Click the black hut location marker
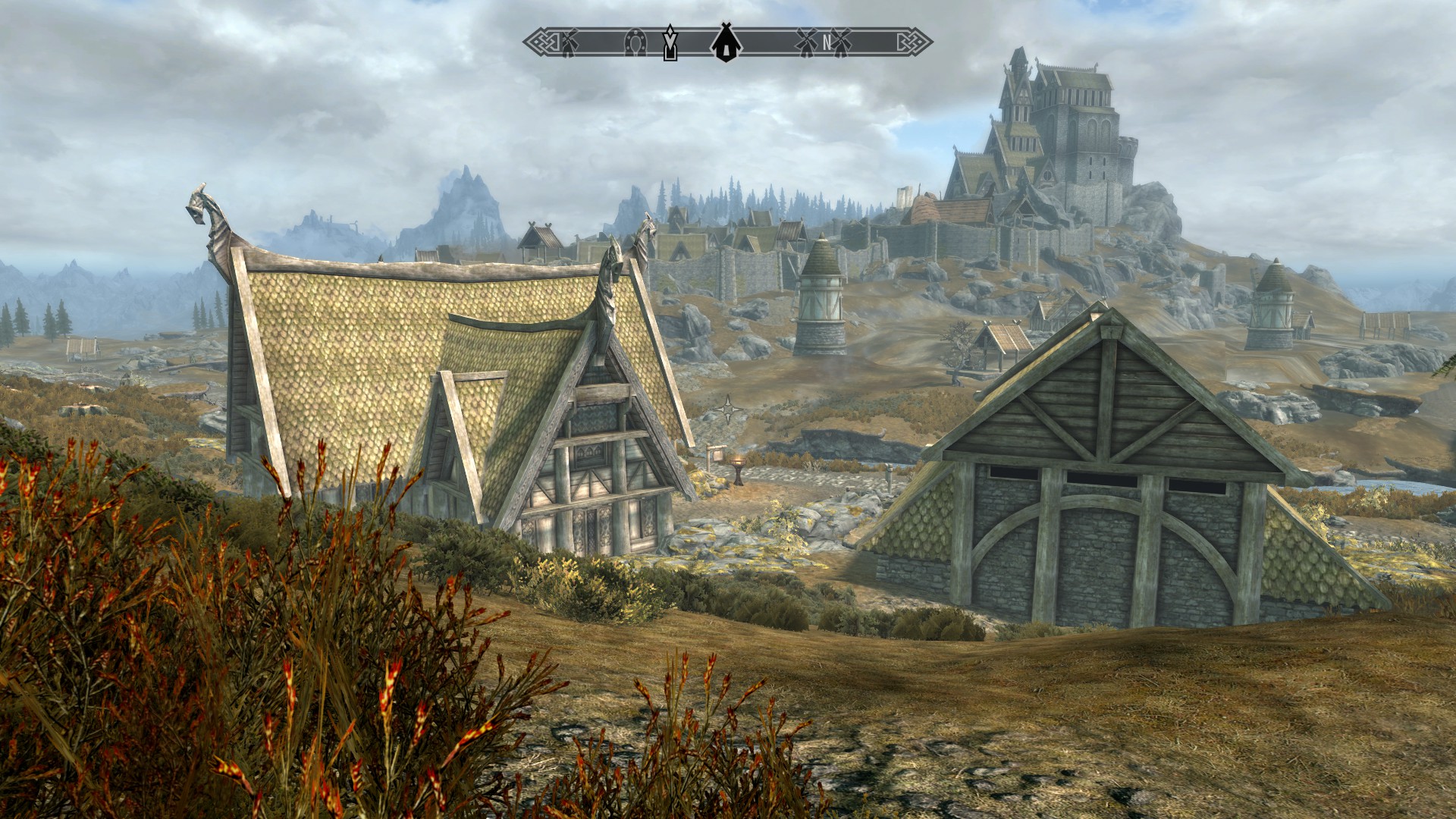 [x=726, y=42]
